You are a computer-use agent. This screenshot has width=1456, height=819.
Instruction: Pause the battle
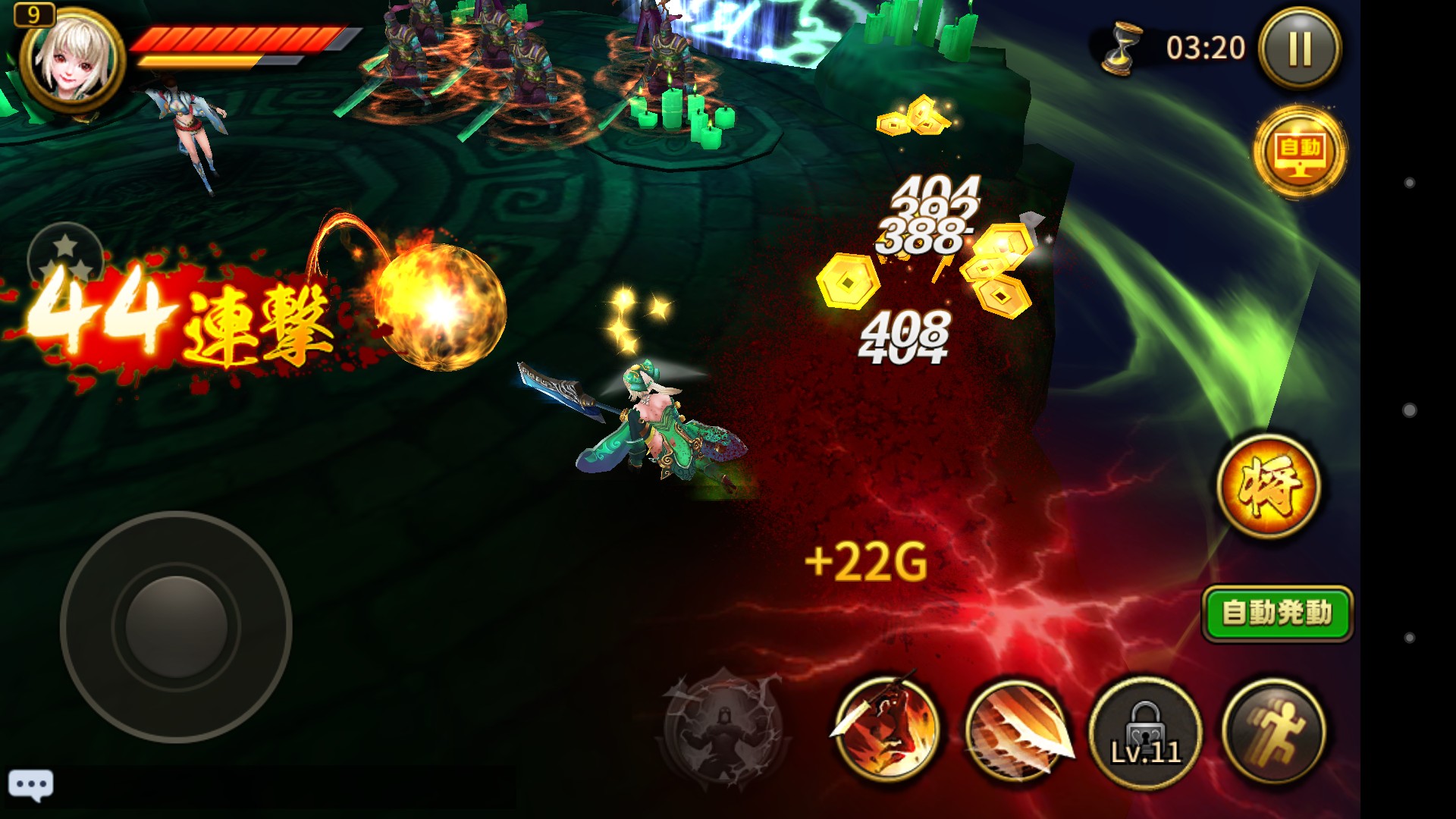tap(1300, 49)
